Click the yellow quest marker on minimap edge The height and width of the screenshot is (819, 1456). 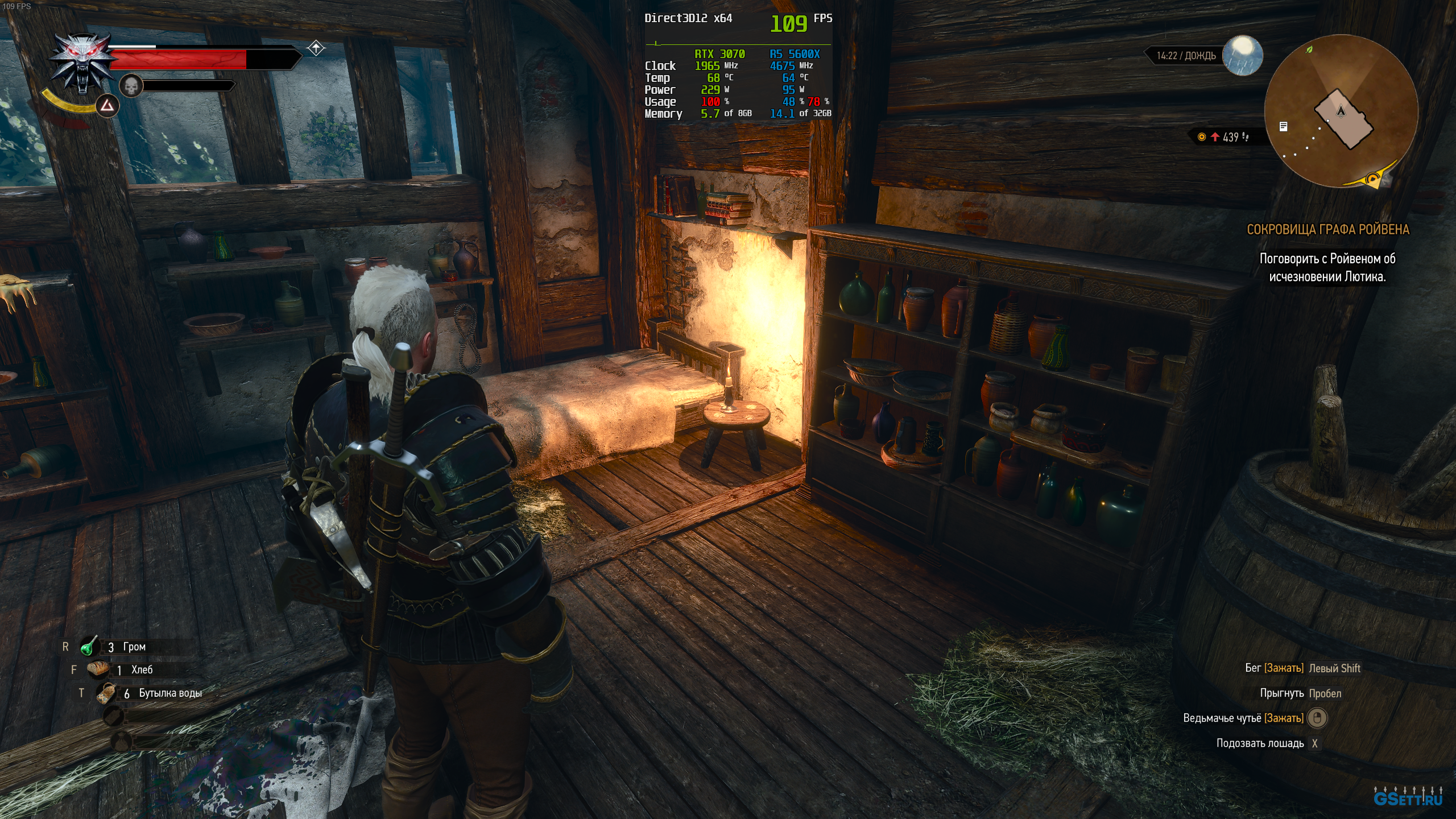1373,180
